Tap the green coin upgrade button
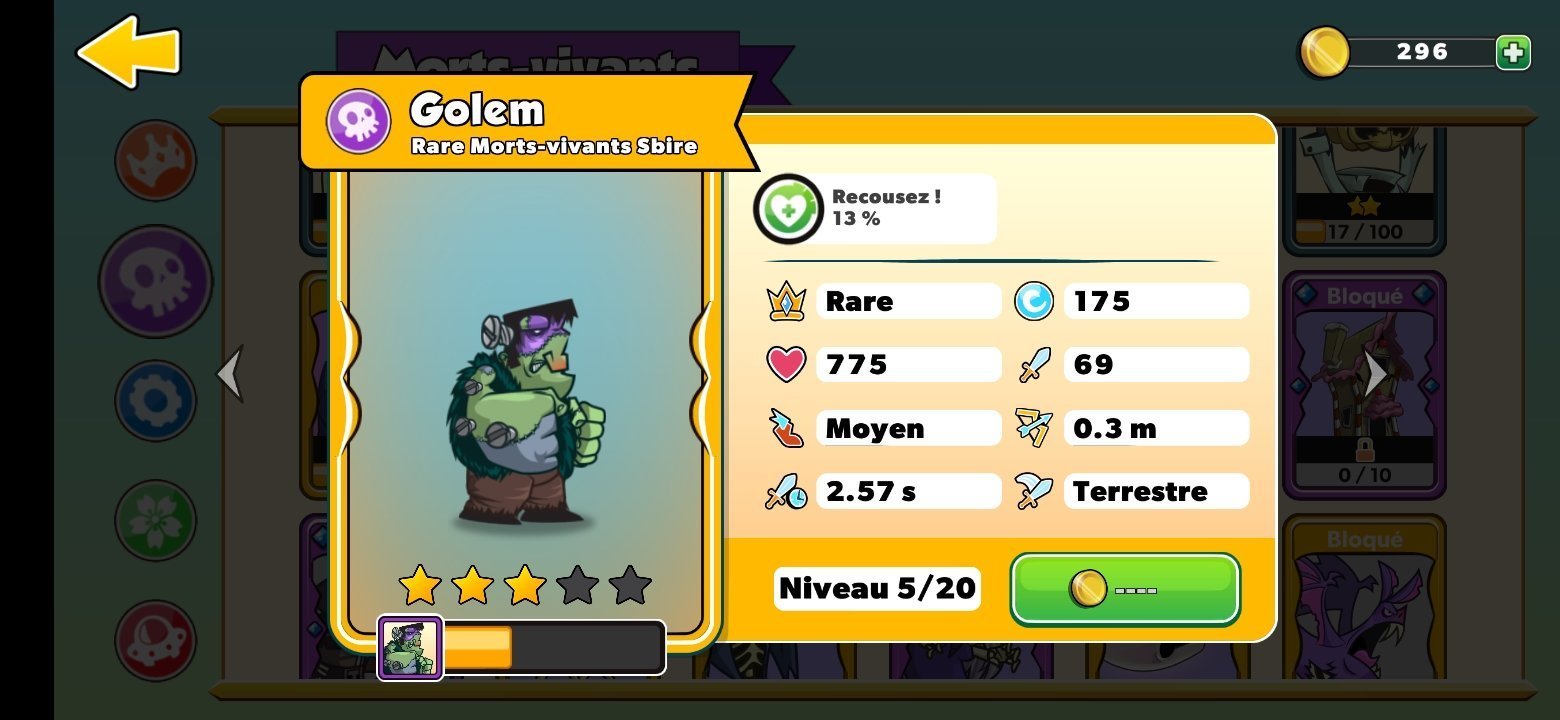Viewport: 1560px width, 720px height. pyautogui.click(x=1125, y=589)
